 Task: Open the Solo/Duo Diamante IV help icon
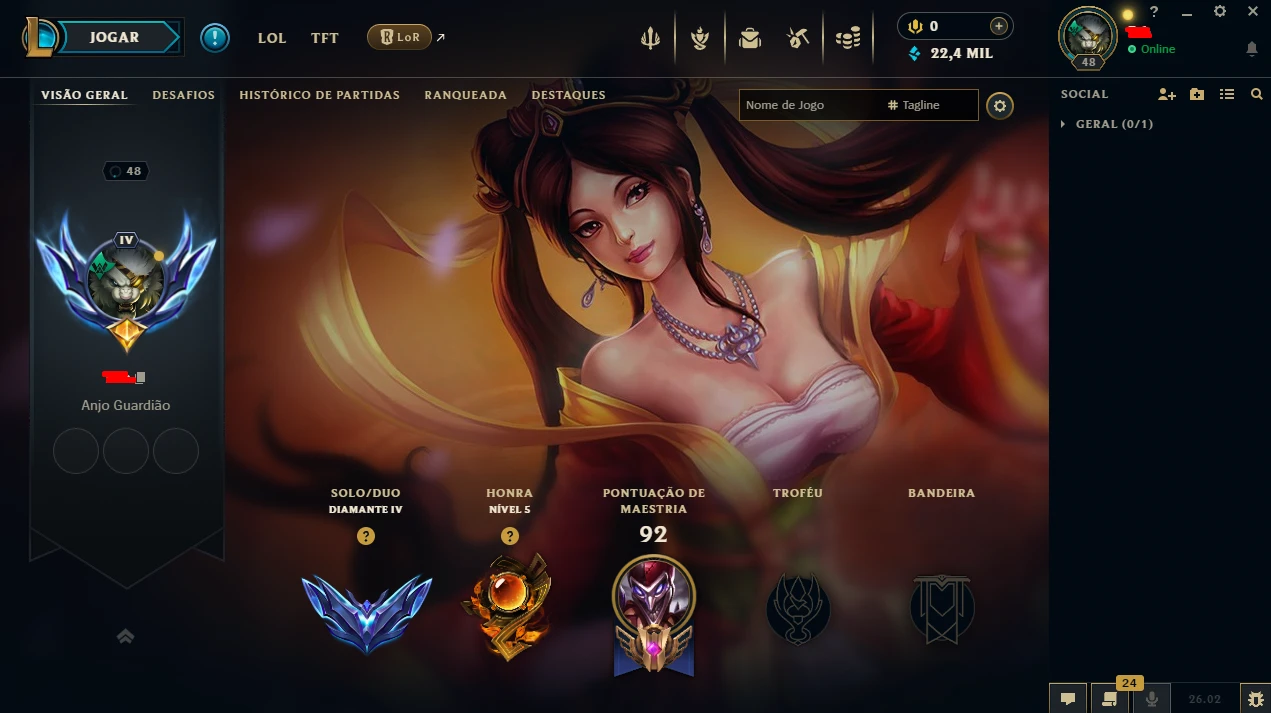click(366, 536)
